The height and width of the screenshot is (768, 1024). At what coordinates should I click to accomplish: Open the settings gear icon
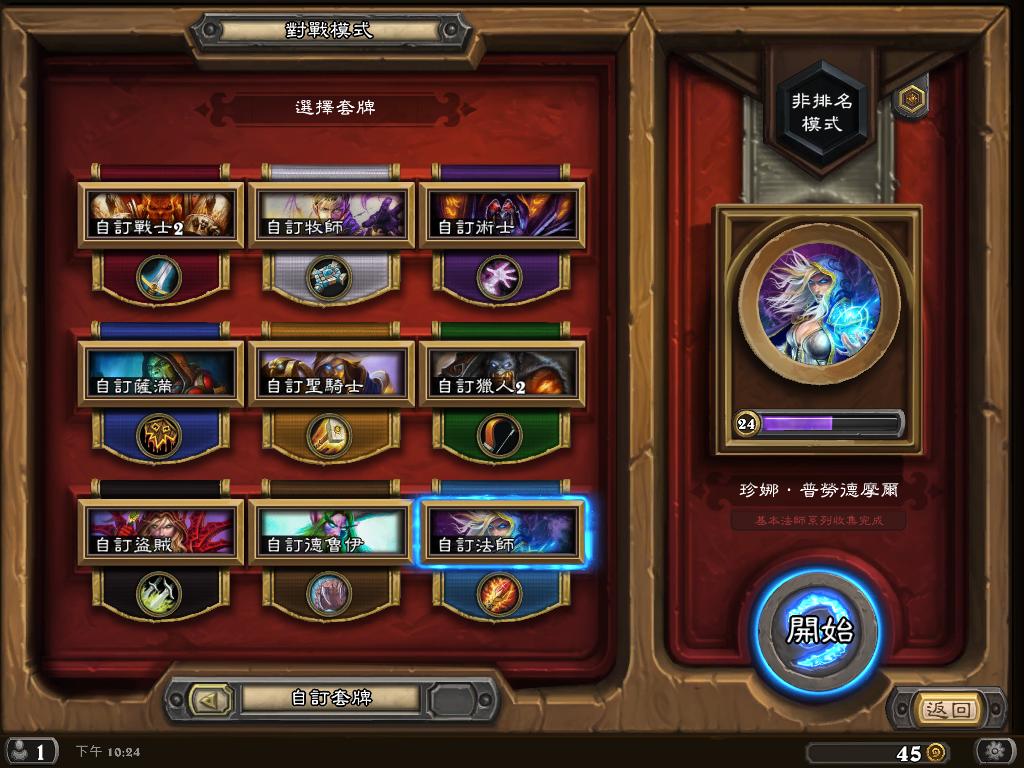[x=995, y=751]
